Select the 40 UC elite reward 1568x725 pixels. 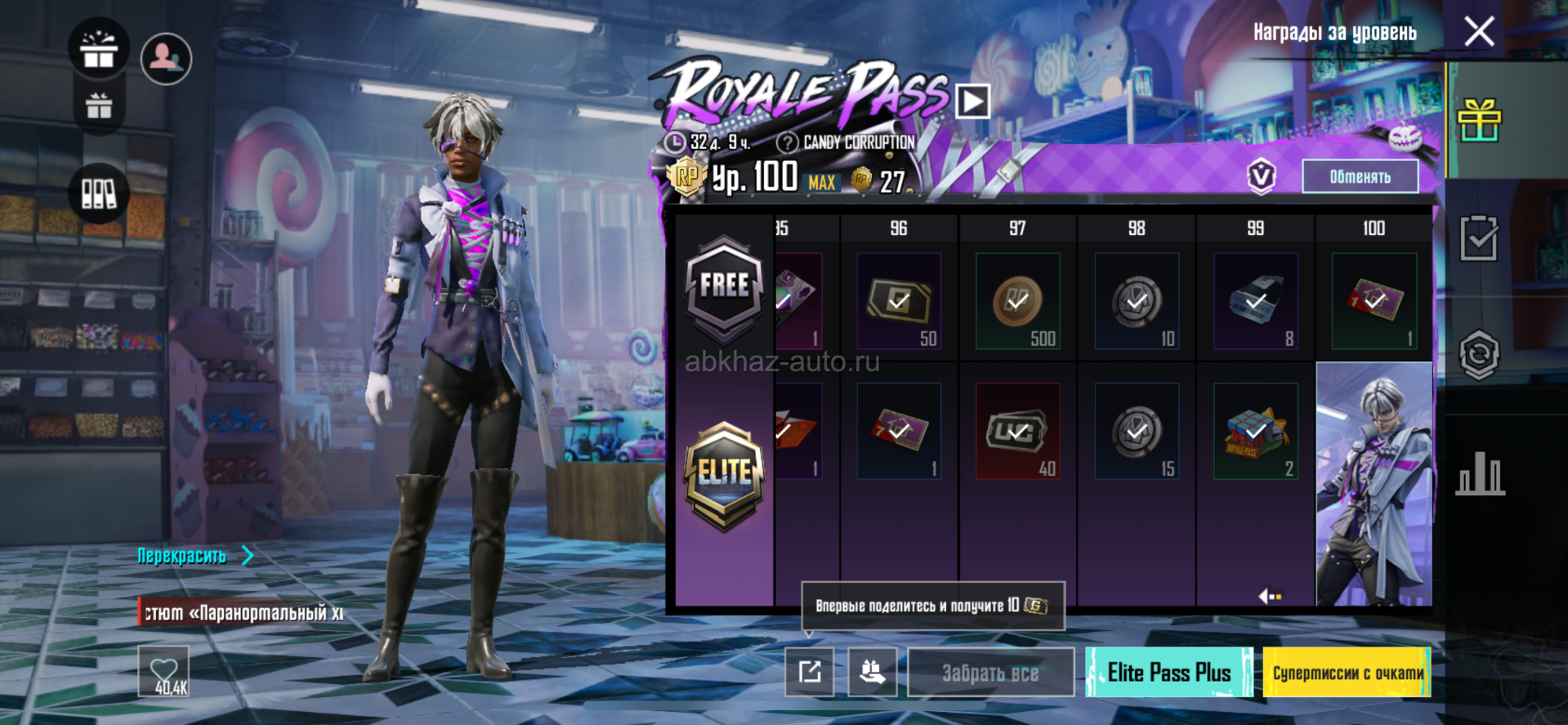1017,432
